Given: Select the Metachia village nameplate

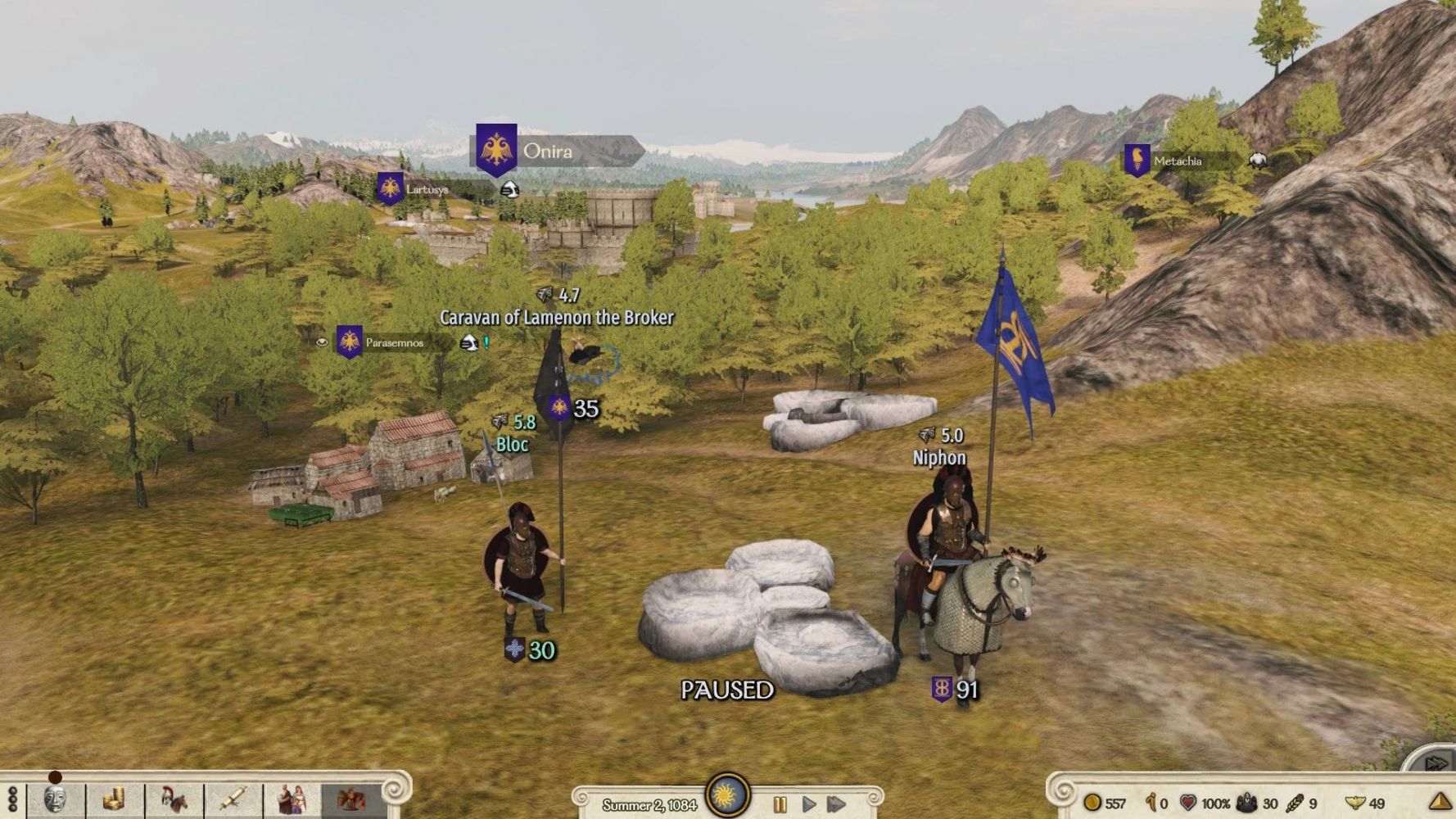Looking at the screenshot, I should coord(1177,161).
